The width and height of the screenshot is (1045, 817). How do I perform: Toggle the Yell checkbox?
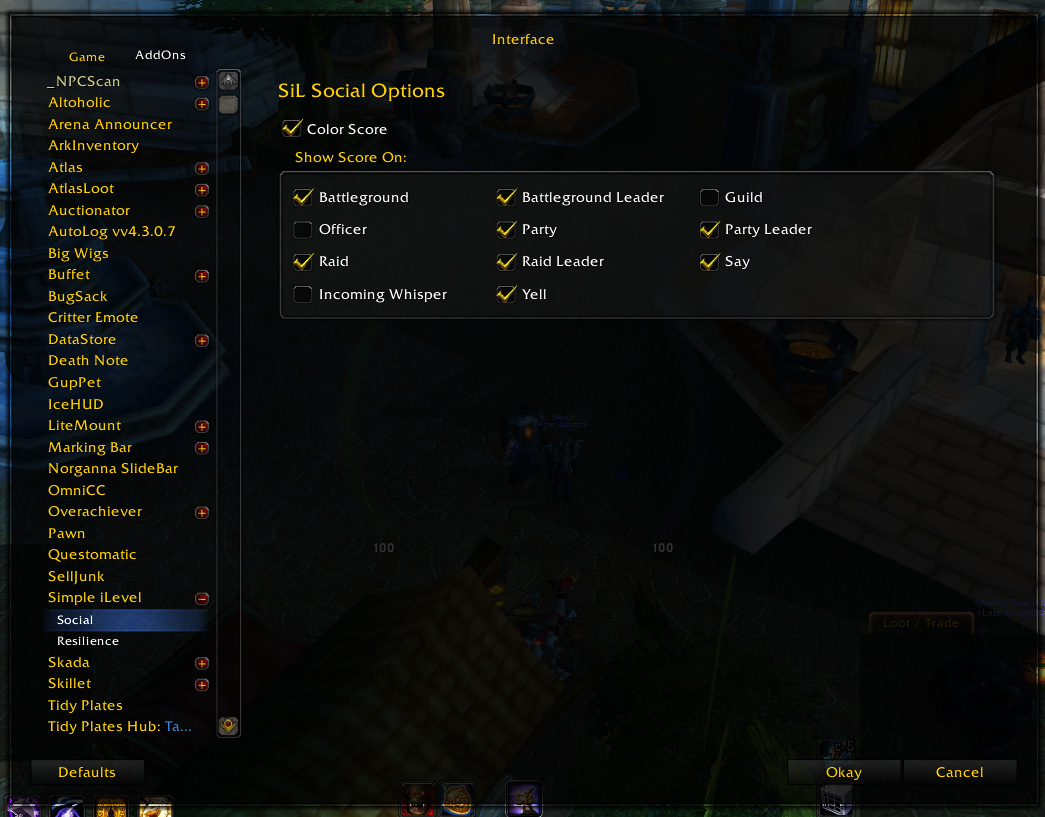506,294
